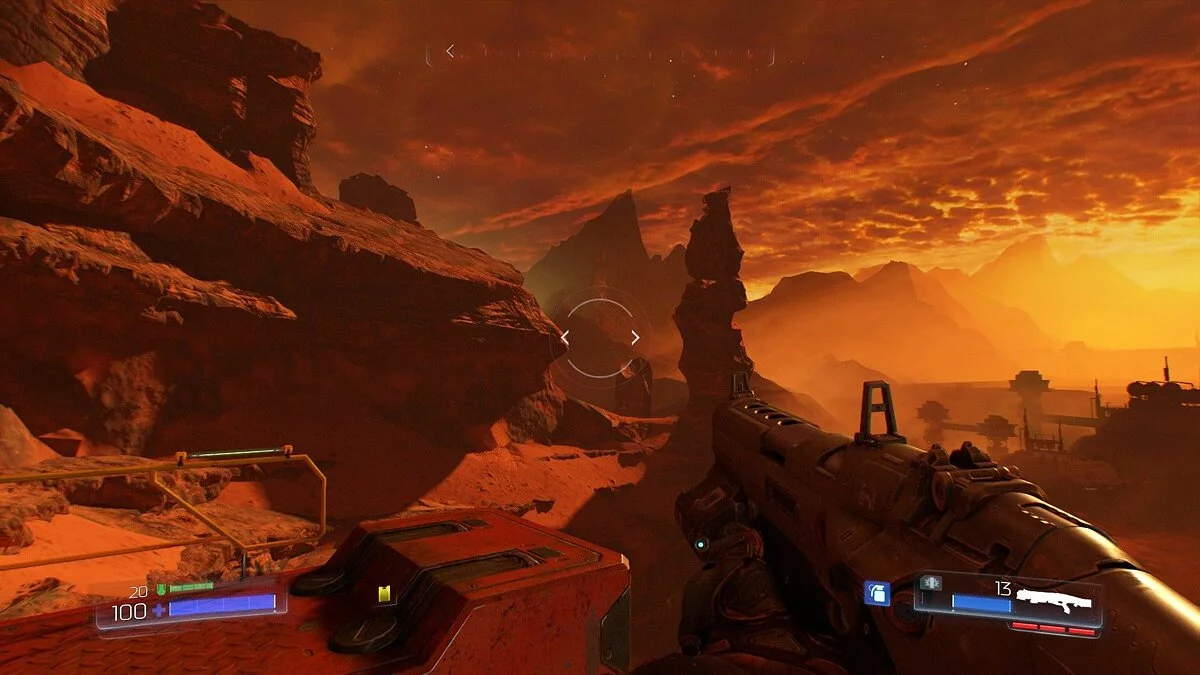Select the yellow ammo pickup marker
1200x675 pixels.
pyautogui.click(x=382, y=594)
